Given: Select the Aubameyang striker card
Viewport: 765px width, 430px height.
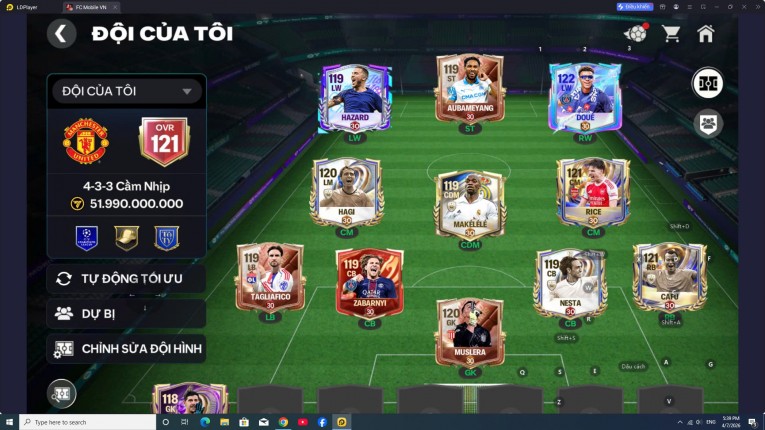Looking at the screenshot, I should 469,91.
